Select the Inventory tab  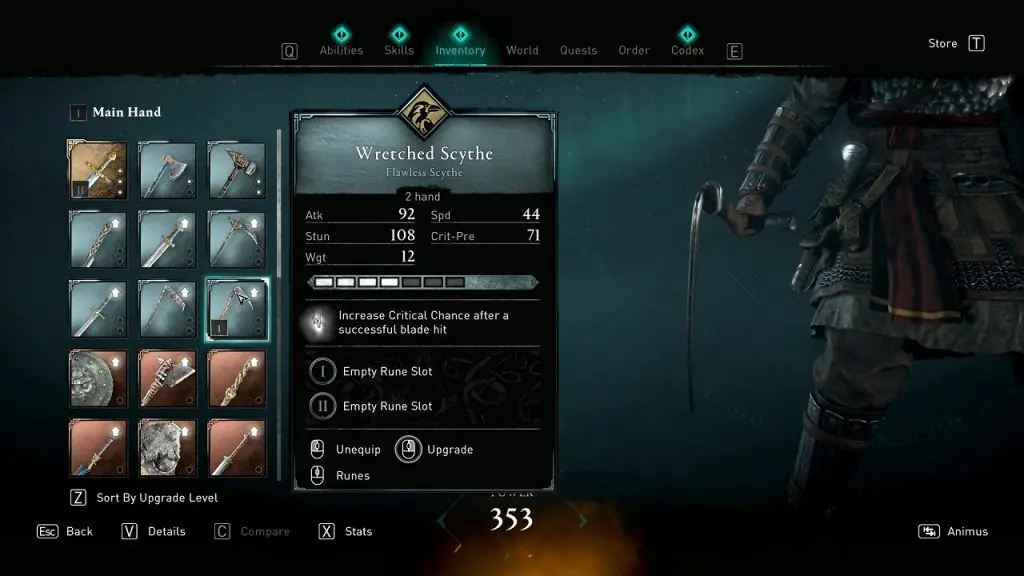pos(460,50)
